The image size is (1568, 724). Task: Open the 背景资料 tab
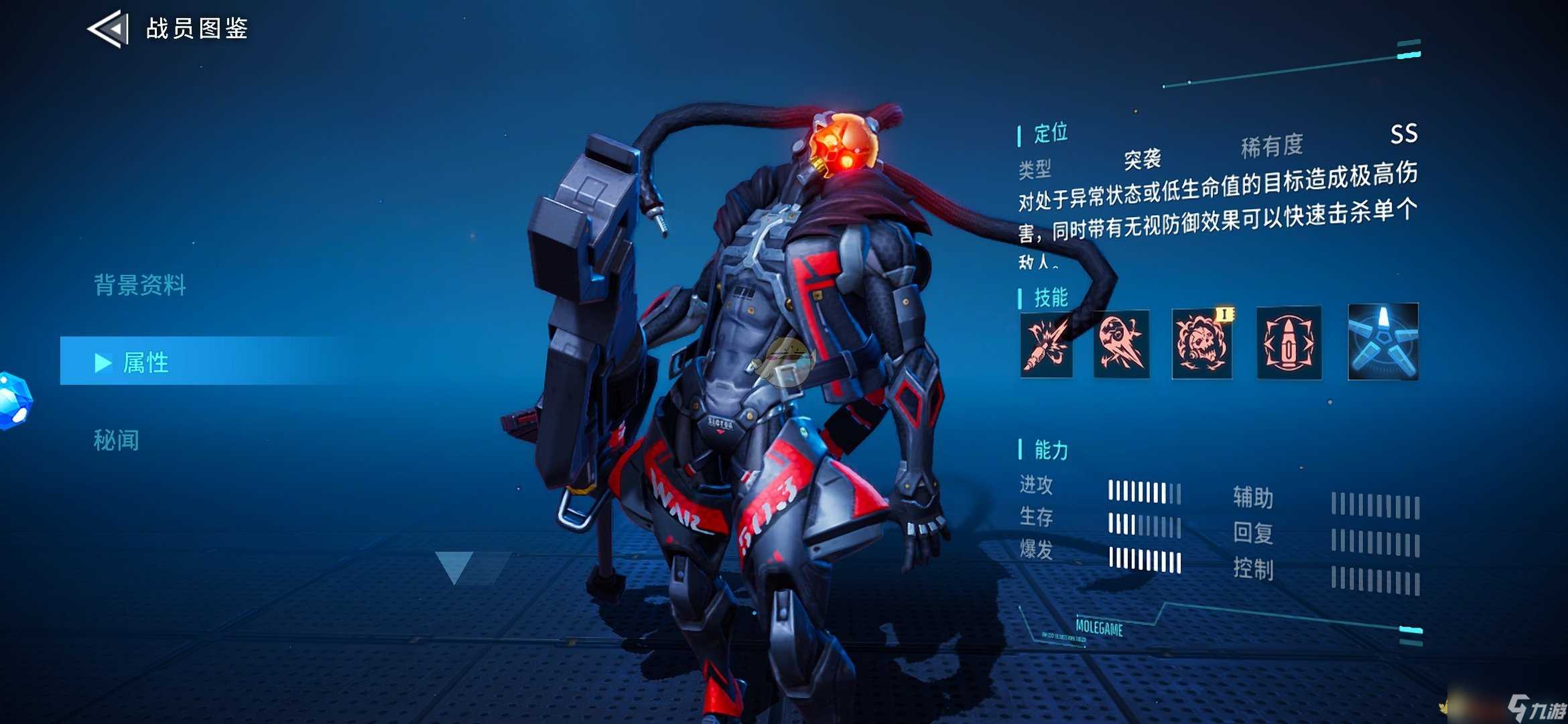140,285
